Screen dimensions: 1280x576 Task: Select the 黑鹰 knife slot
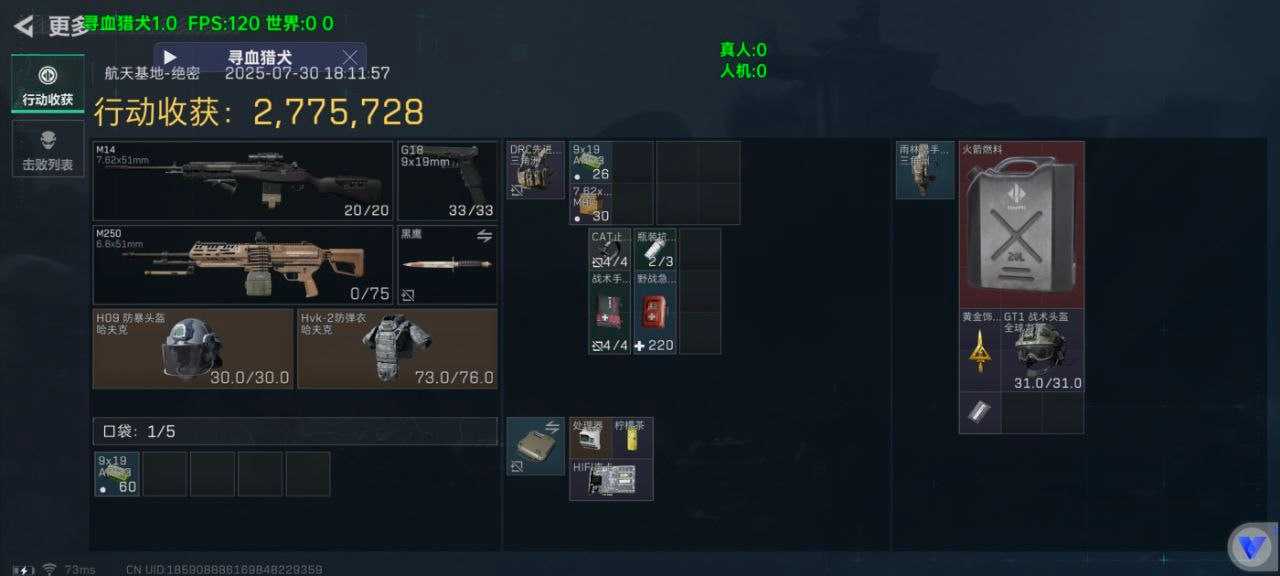pos(447,264)
